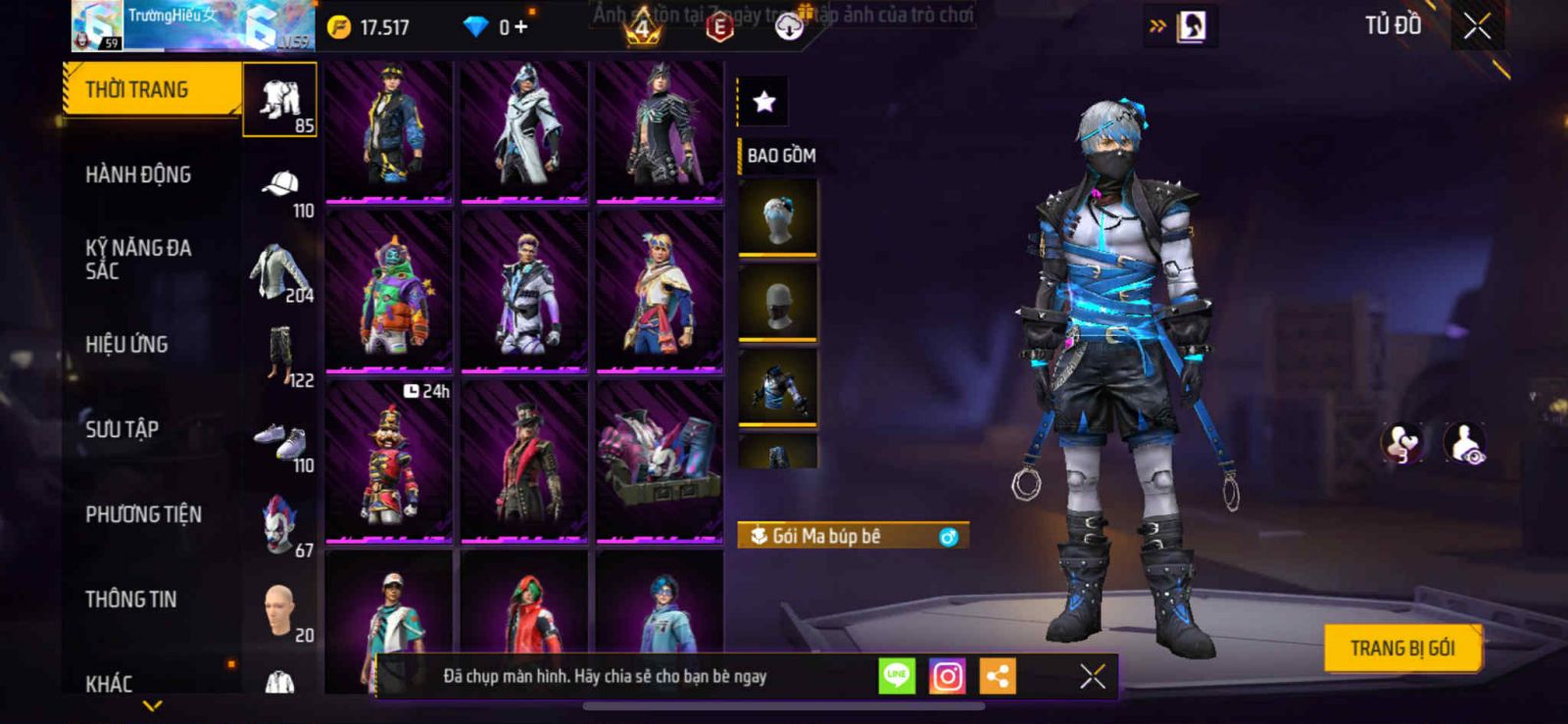This screenshot has width=1568, height=724.
Task: Open the HIỆU ỨNG category
Action: pyautogui.click(x=126, y=344)
